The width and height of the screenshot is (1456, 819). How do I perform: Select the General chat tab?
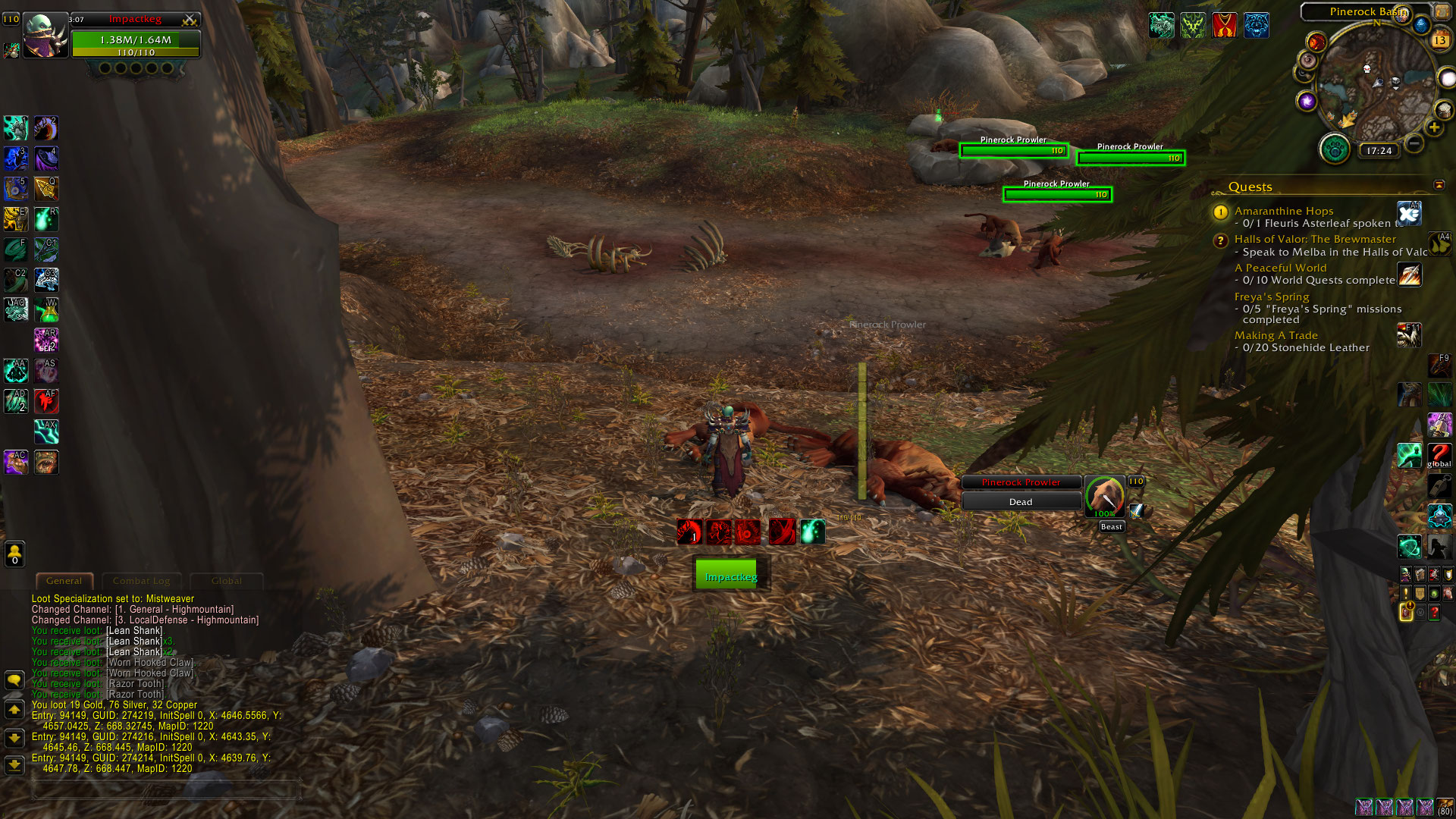pyautogui.click(x=64, y=581)
